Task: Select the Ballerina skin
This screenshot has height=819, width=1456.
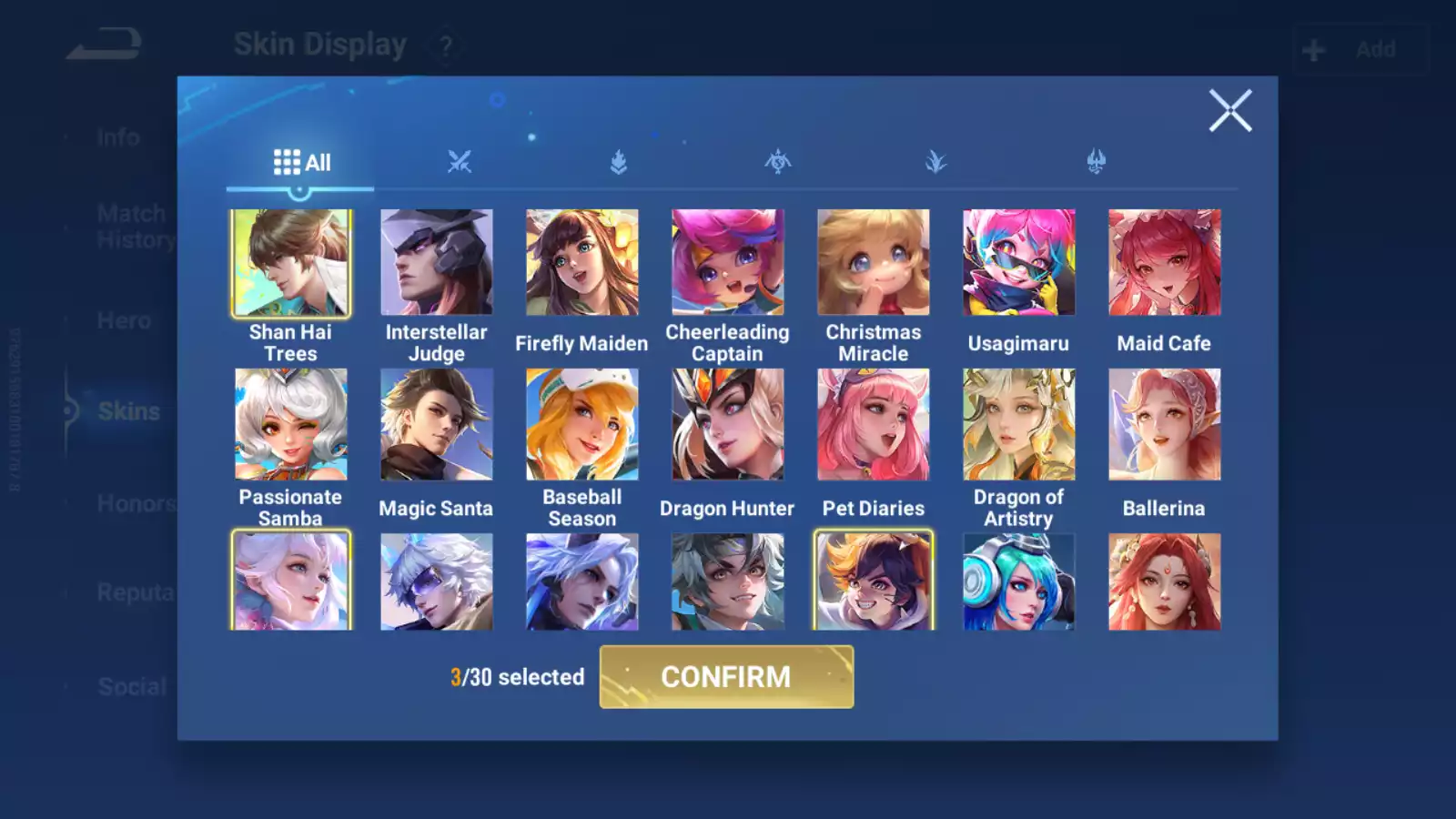Action: pyautogui.click(x=1164, y=424)
